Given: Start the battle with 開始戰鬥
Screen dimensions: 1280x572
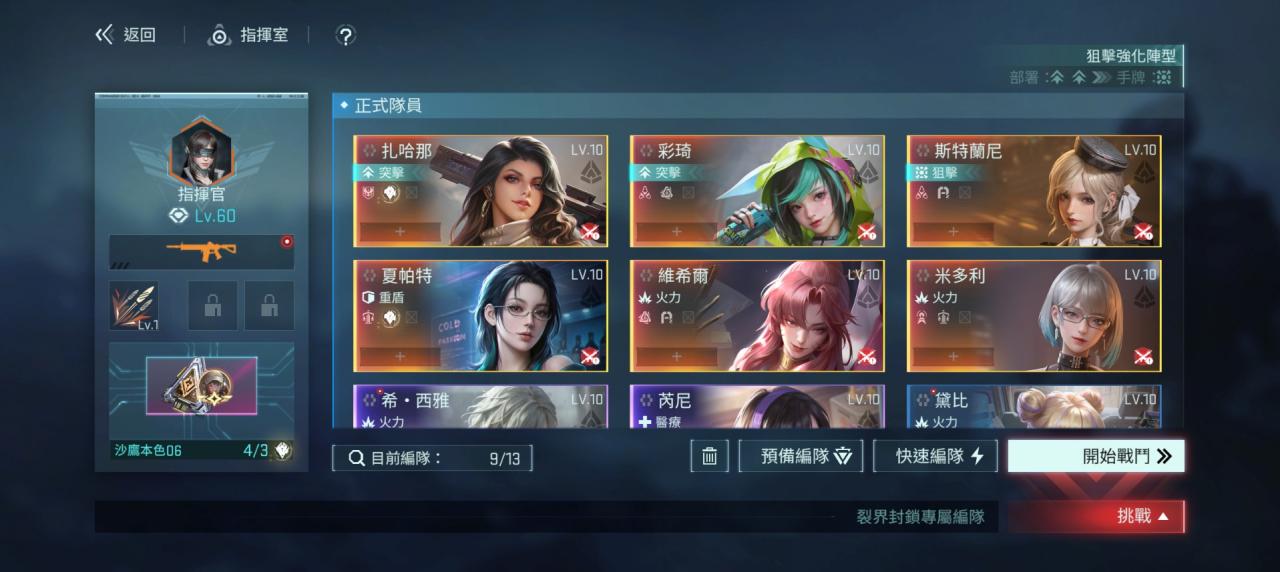Looking at the screenshot, I should click(x=1096, y=456).
